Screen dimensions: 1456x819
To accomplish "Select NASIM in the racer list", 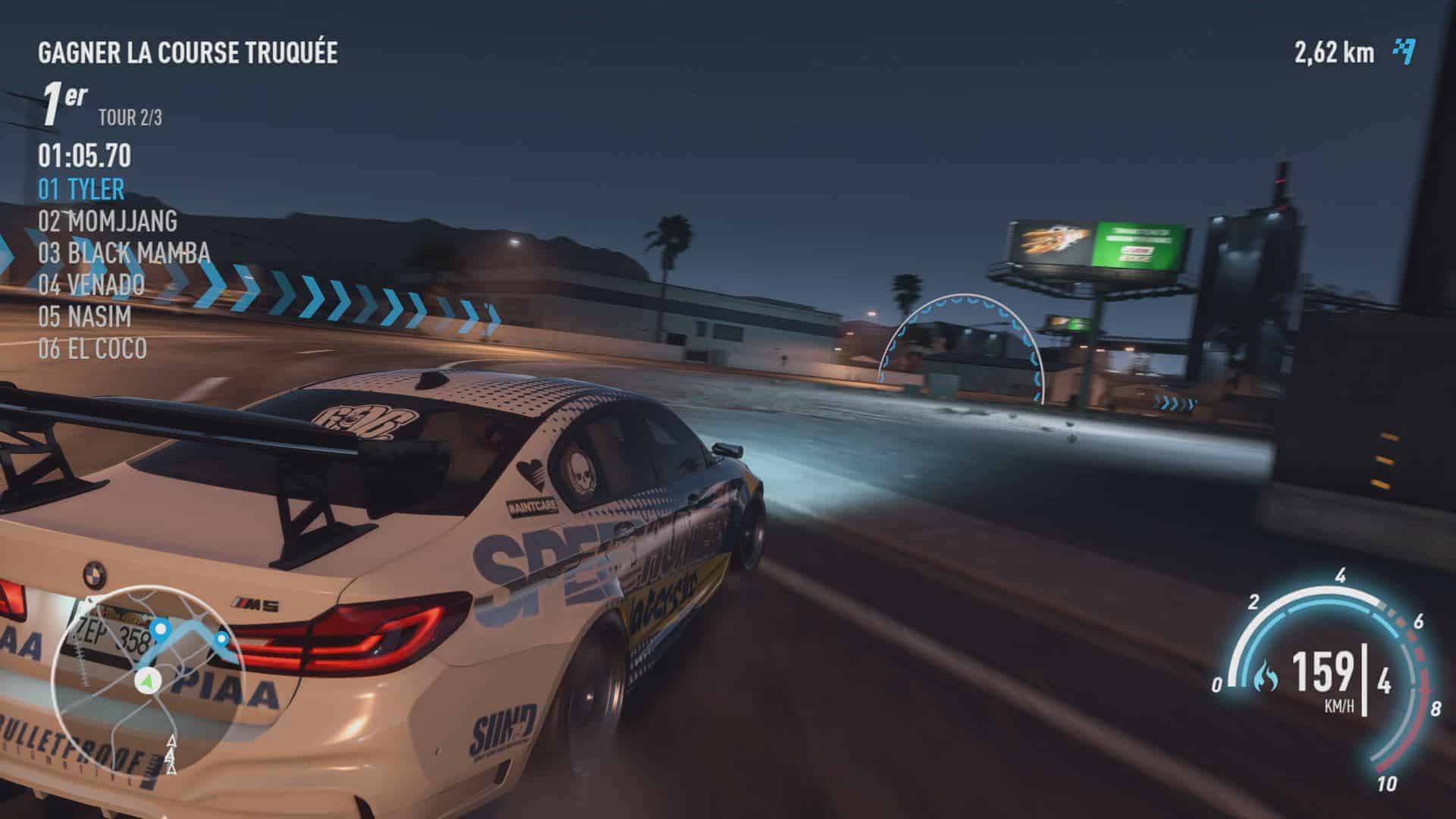I will pos(84,317).
